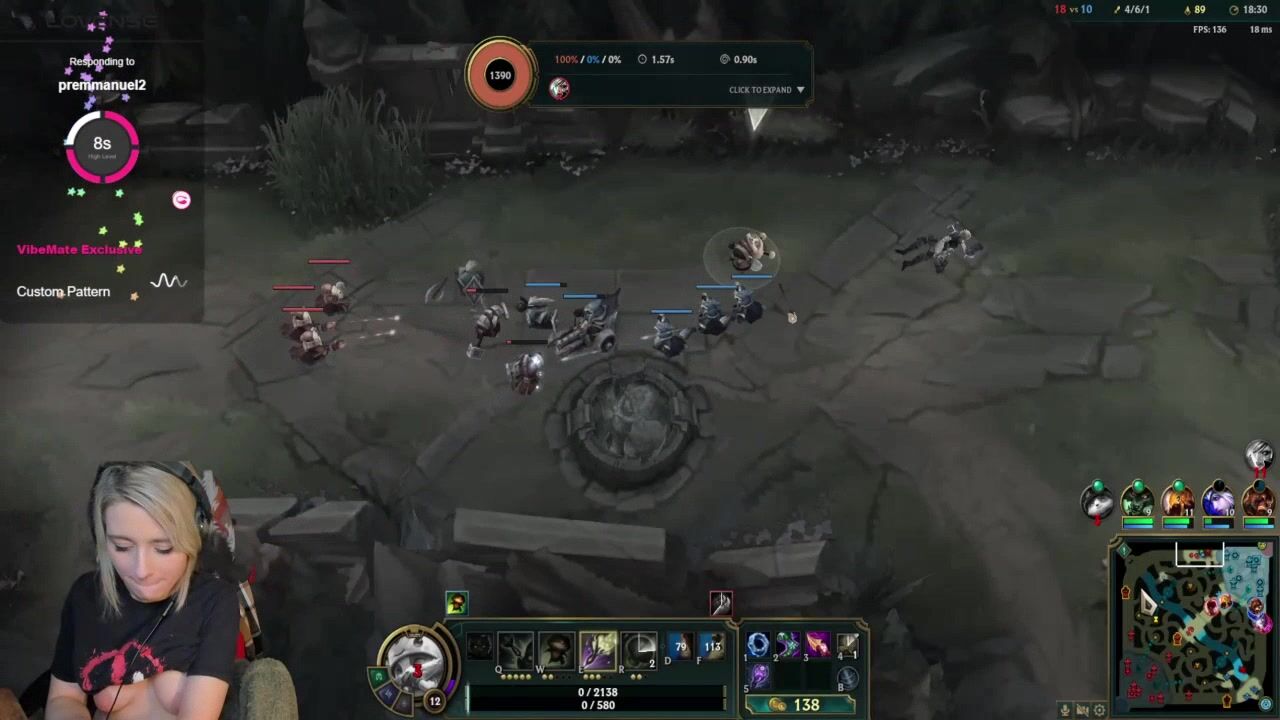Select the D summoner spell icon
This screenshot has height=720, width=1280.
pos(680,648)
